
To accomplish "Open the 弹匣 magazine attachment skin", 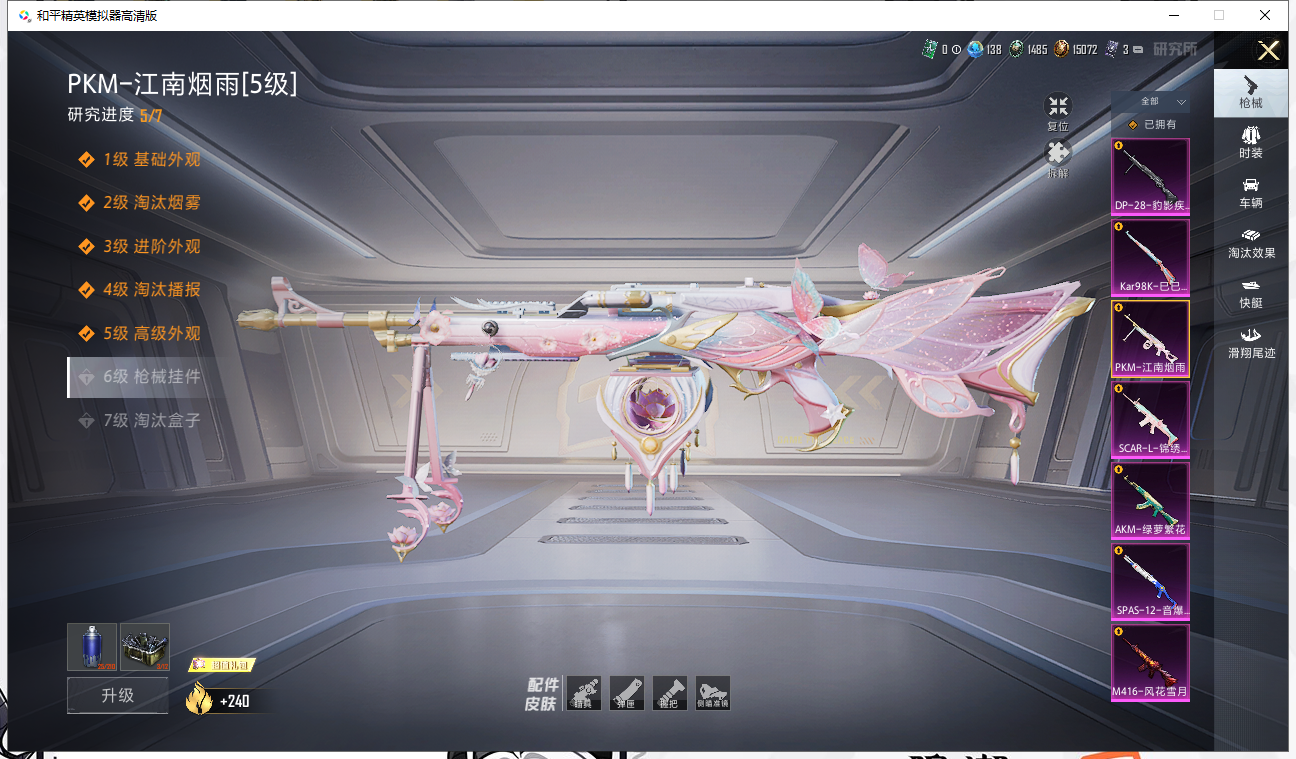I will click(x=627, y=693).
